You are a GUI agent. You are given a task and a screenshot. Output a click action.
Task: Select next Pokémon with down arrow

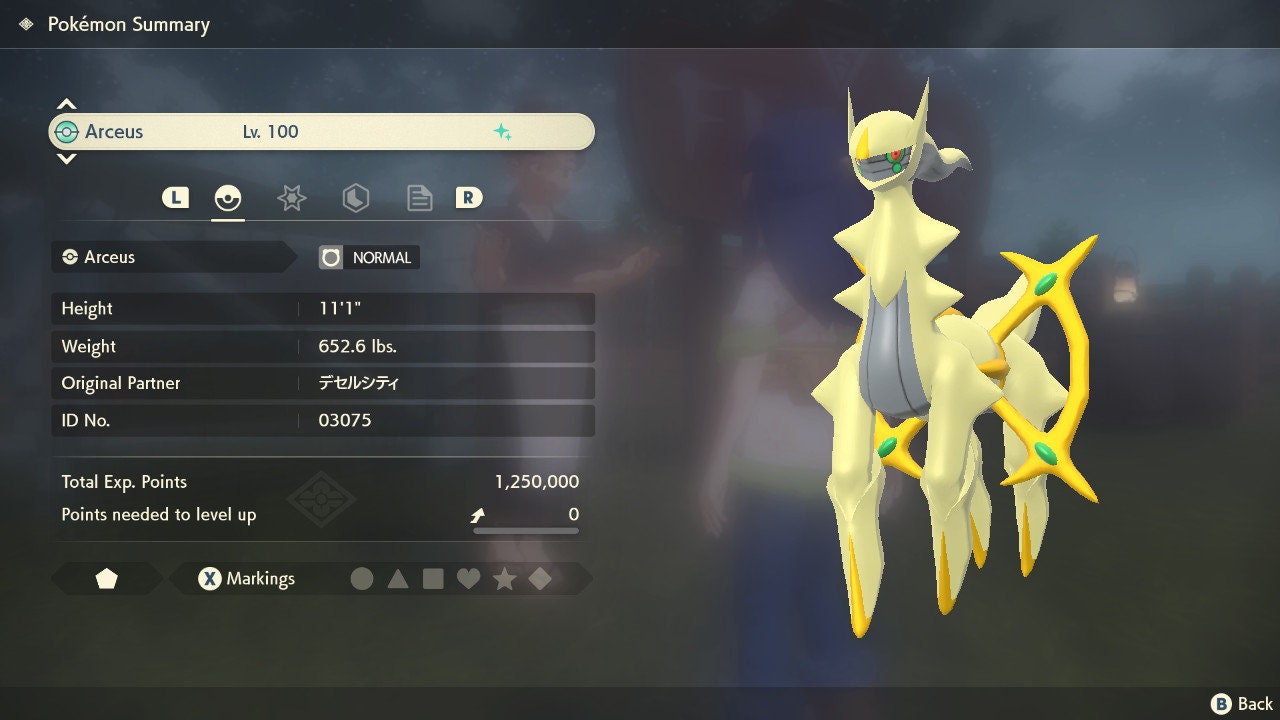[66, 158]
